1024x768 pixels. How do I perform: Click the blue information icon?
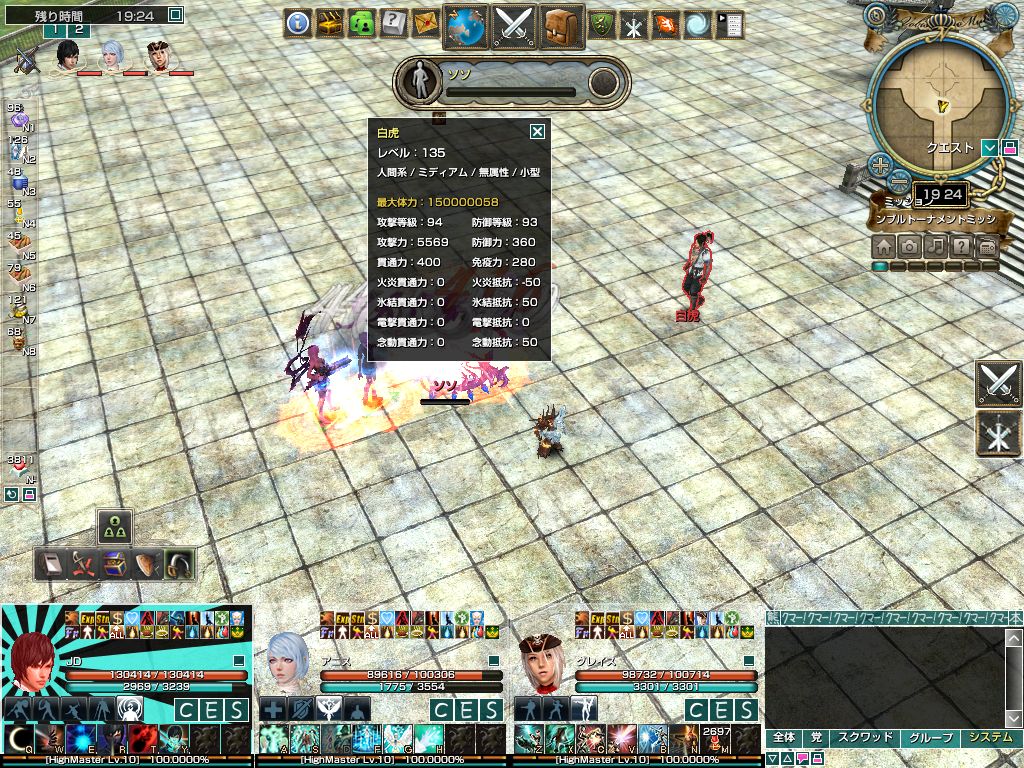pos(298,24)
